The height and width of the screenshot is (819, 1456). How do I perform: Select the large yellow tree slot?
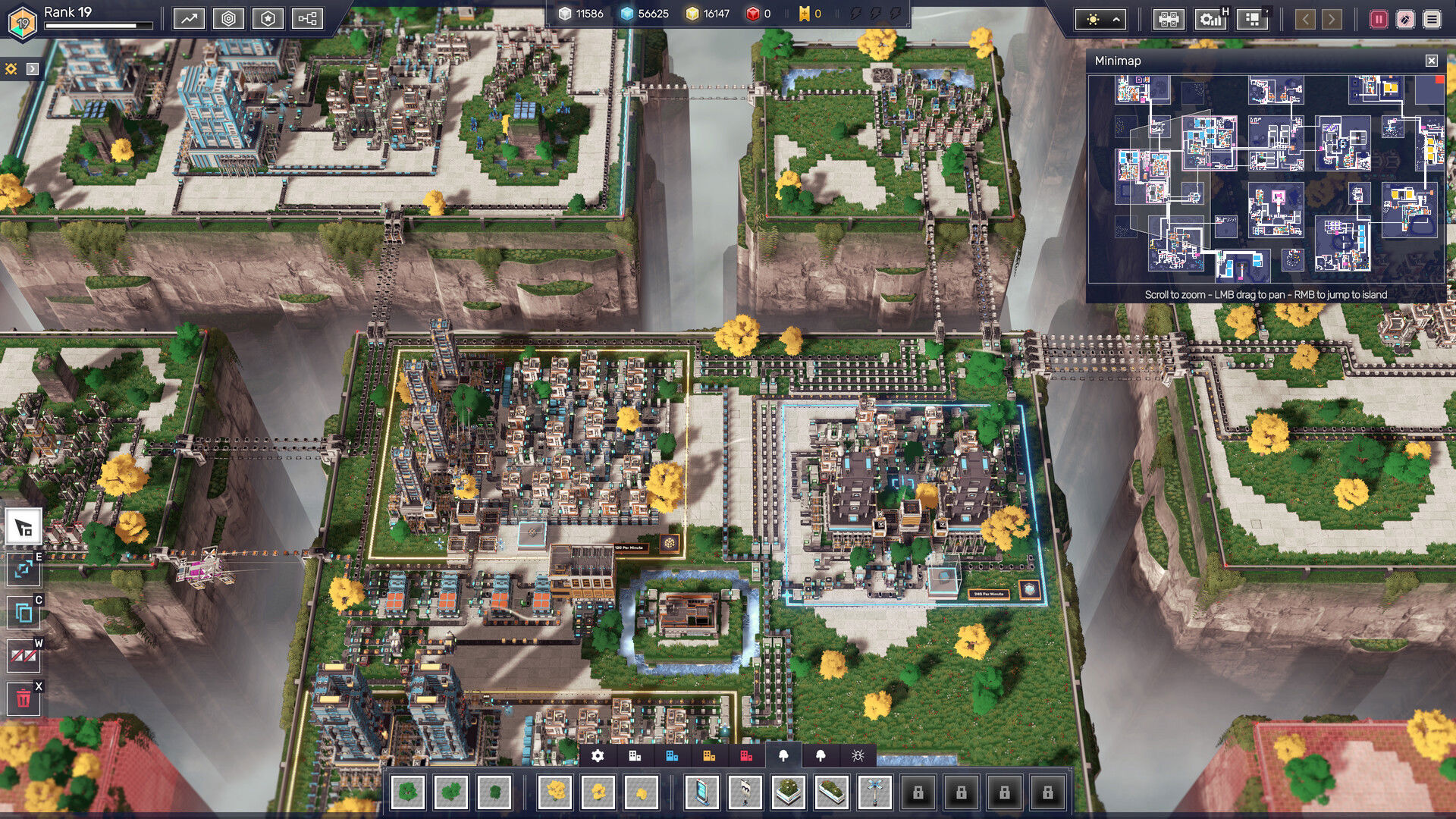556,792
